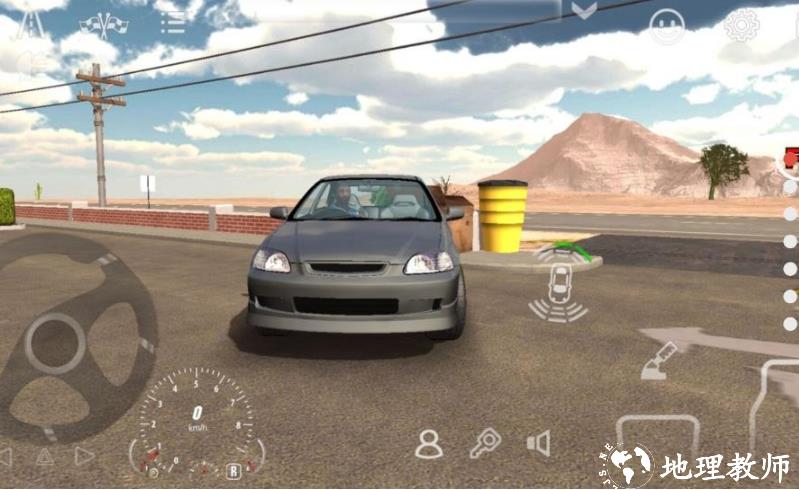The height and width of the screenshot is (490, 799).
Task: Exit the car using the person icon
Action: click(429, 443)
